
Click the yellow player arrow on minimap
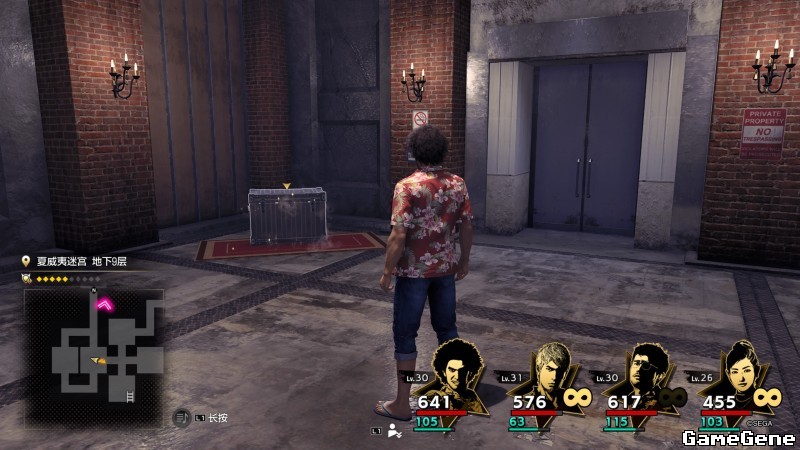pyautogui.click(x=98, y=359)
